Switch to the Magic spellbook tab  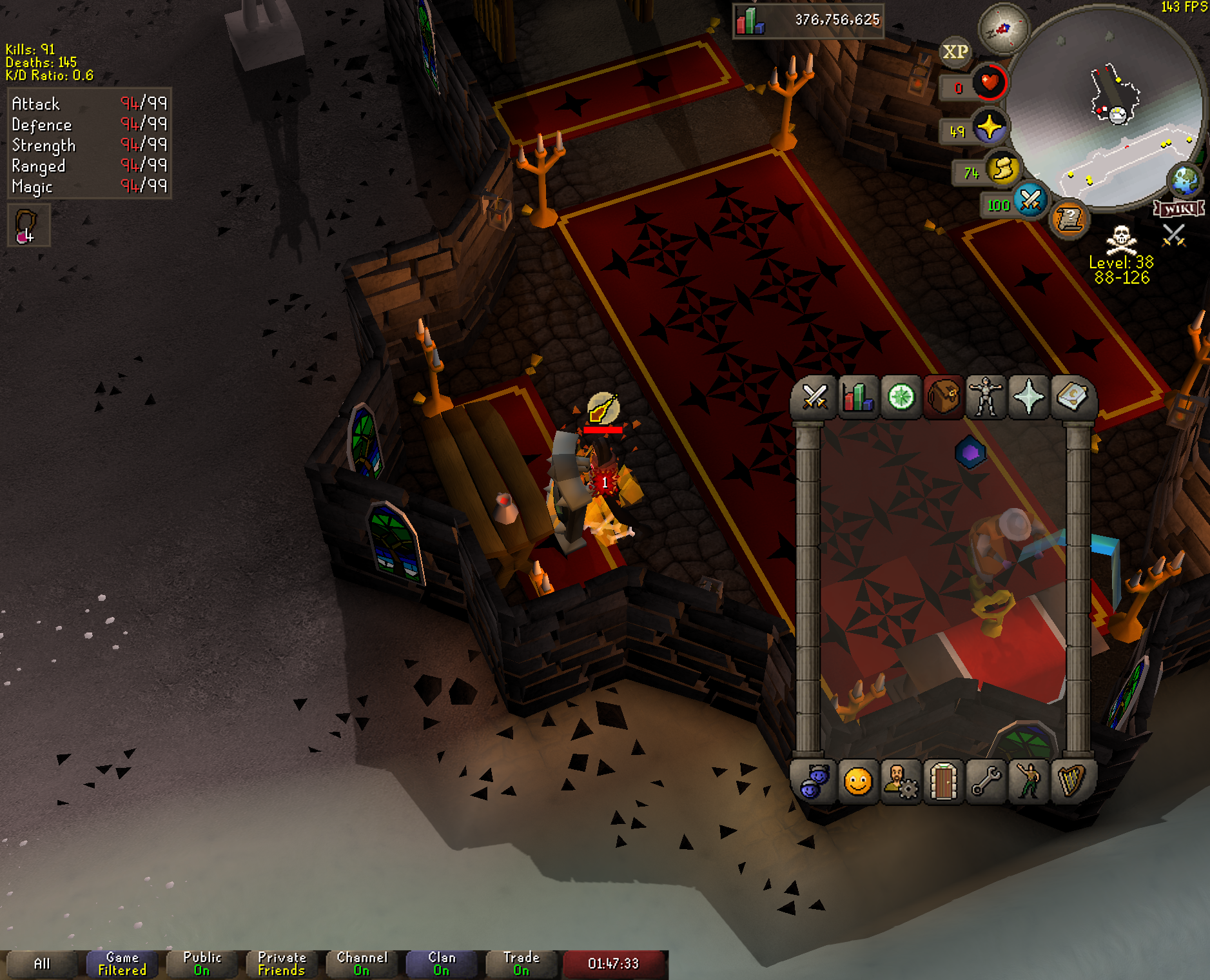pos(1071,397)
